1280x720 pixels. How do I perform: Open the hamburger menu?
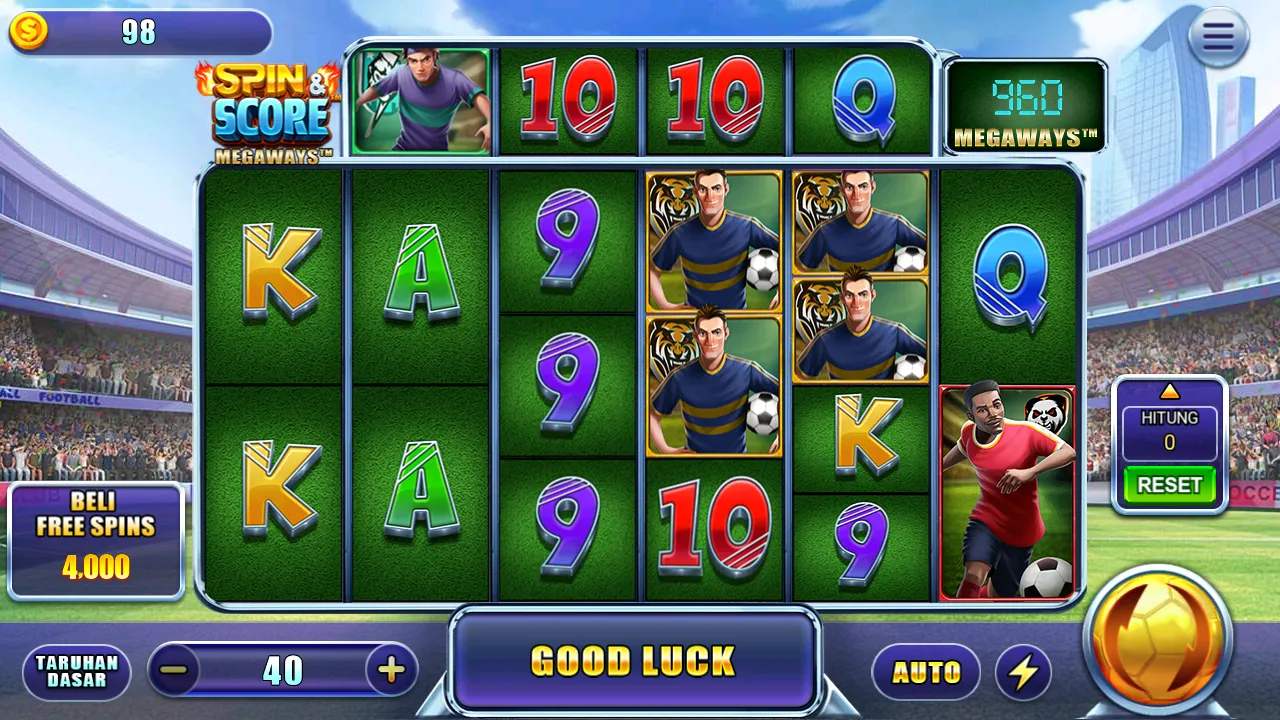pyautogui.click(x=1217, y=37)
